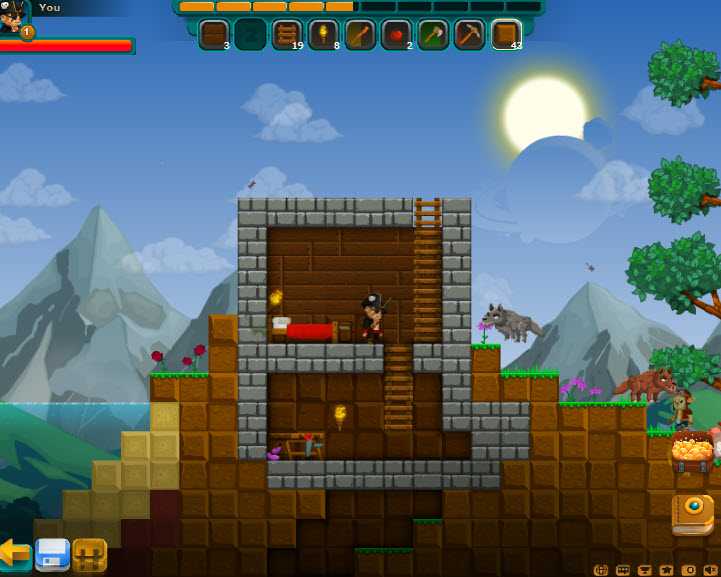Open the gold treasure chest shop
721x577 pixels.
(692, 453)
